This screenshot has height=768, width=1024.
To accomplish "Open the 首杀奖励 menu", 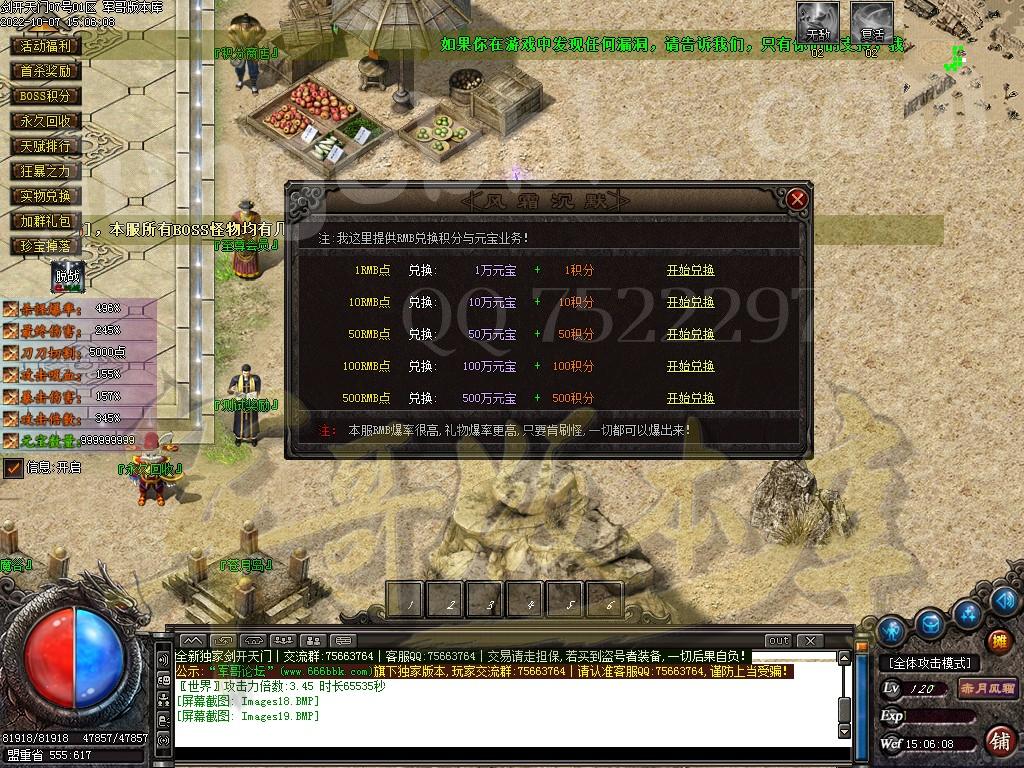I will (x=46, y=71).
